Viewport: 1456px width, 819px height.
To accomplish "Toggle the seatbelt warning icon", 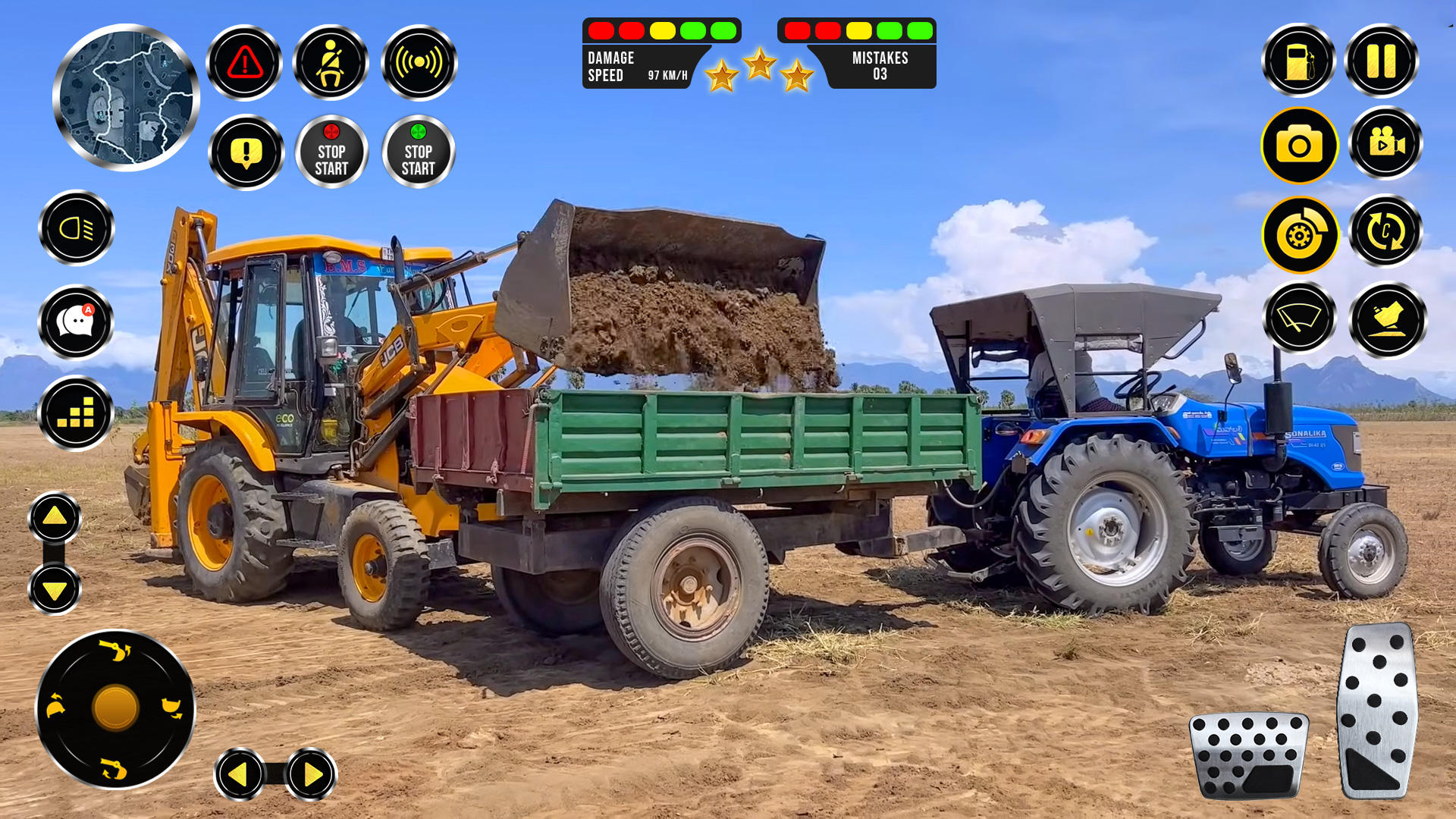I will point(332,62).
